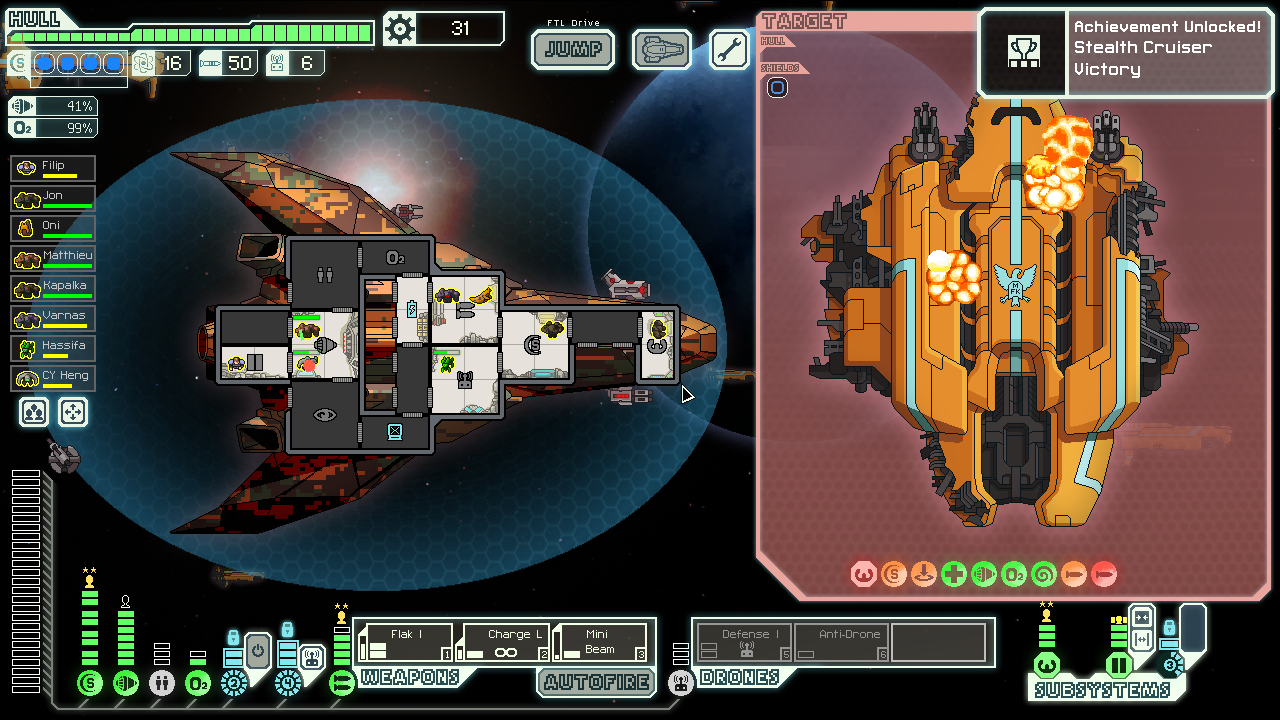
Task: Select the Flak I weapon
Action: pos(405,642)
